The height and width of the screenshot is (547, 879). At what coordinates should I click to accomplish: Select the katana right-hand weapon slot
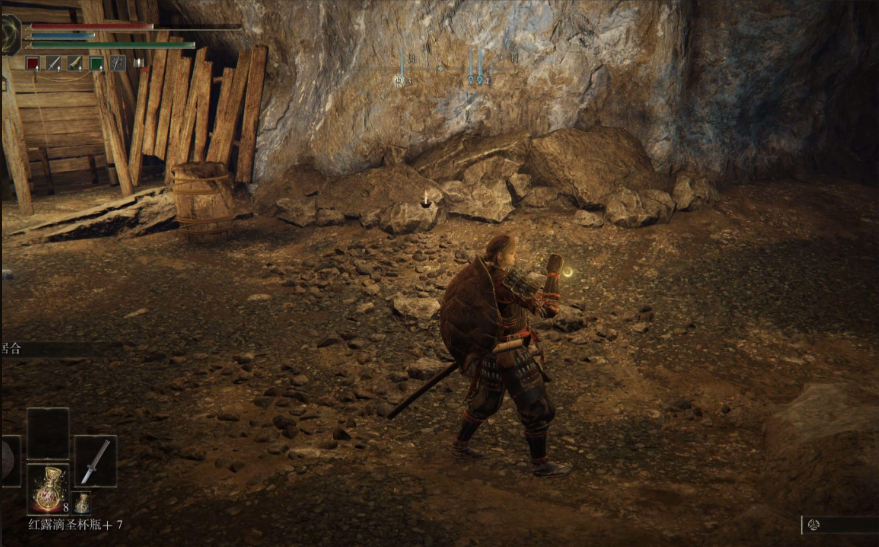(95, 460)
